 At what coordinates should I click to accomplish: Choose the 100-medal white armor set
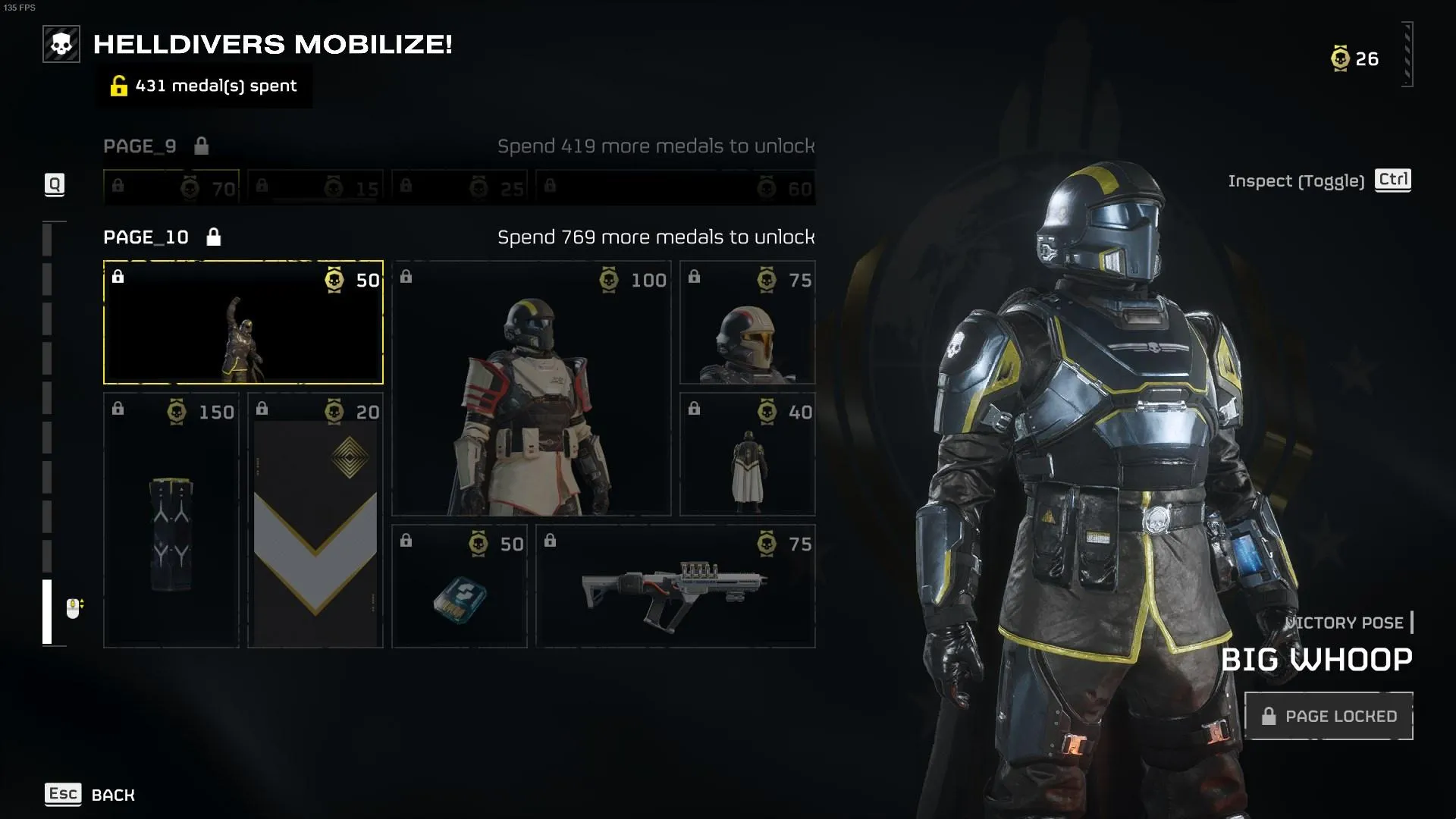pyautogui.click(x=531, y=388)
